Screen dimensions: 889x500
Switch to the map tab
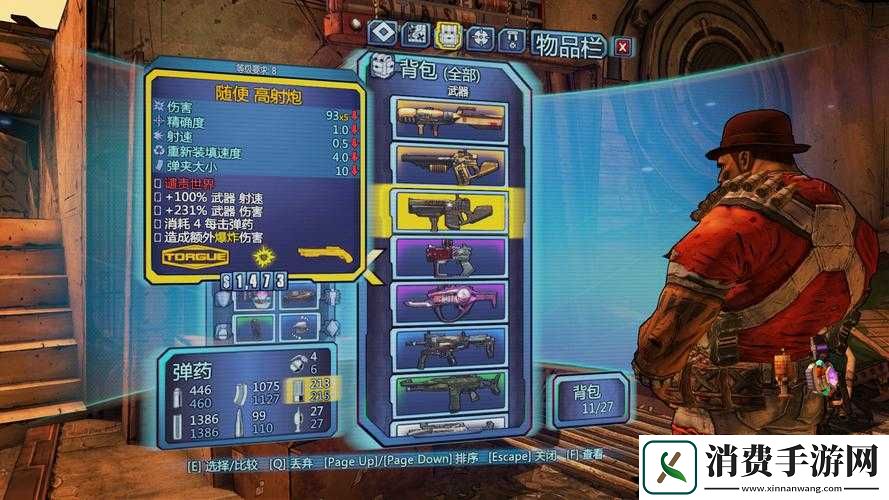pos(415,35)
